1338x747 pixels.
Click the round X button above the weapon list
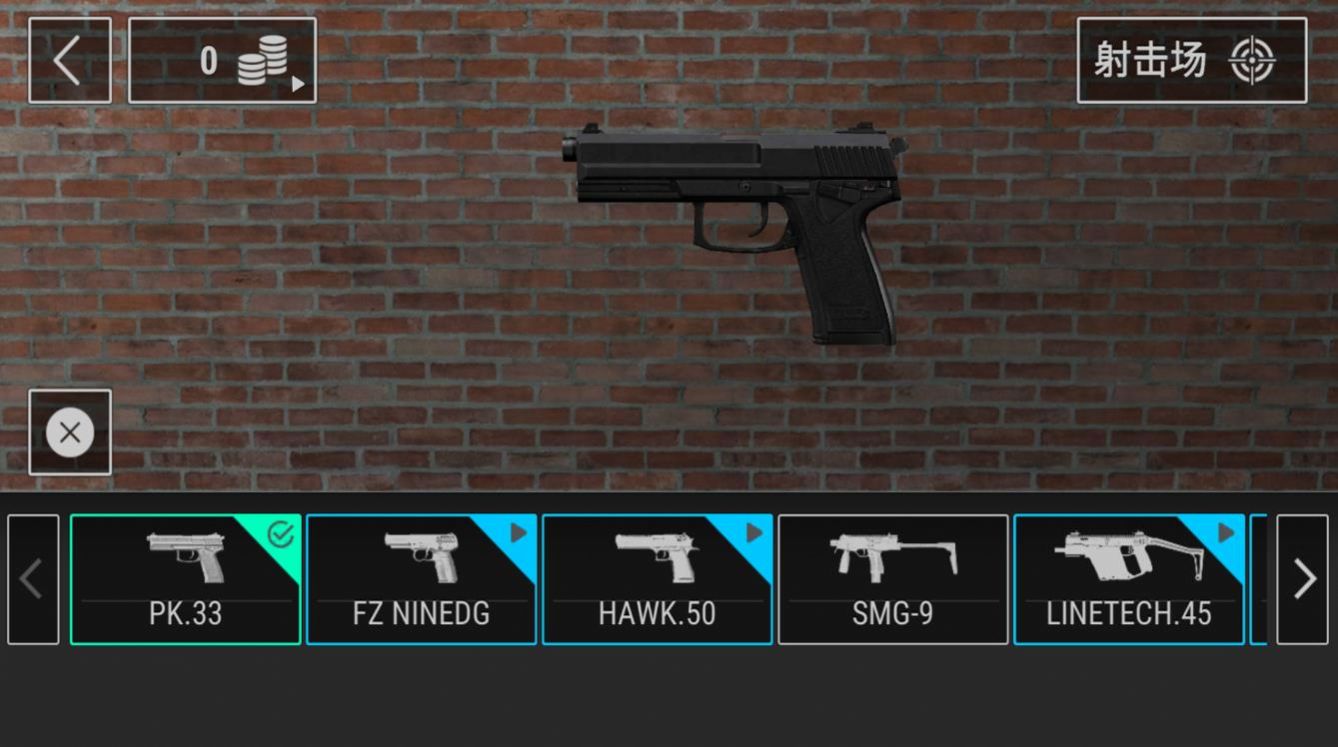pos(70,432)
